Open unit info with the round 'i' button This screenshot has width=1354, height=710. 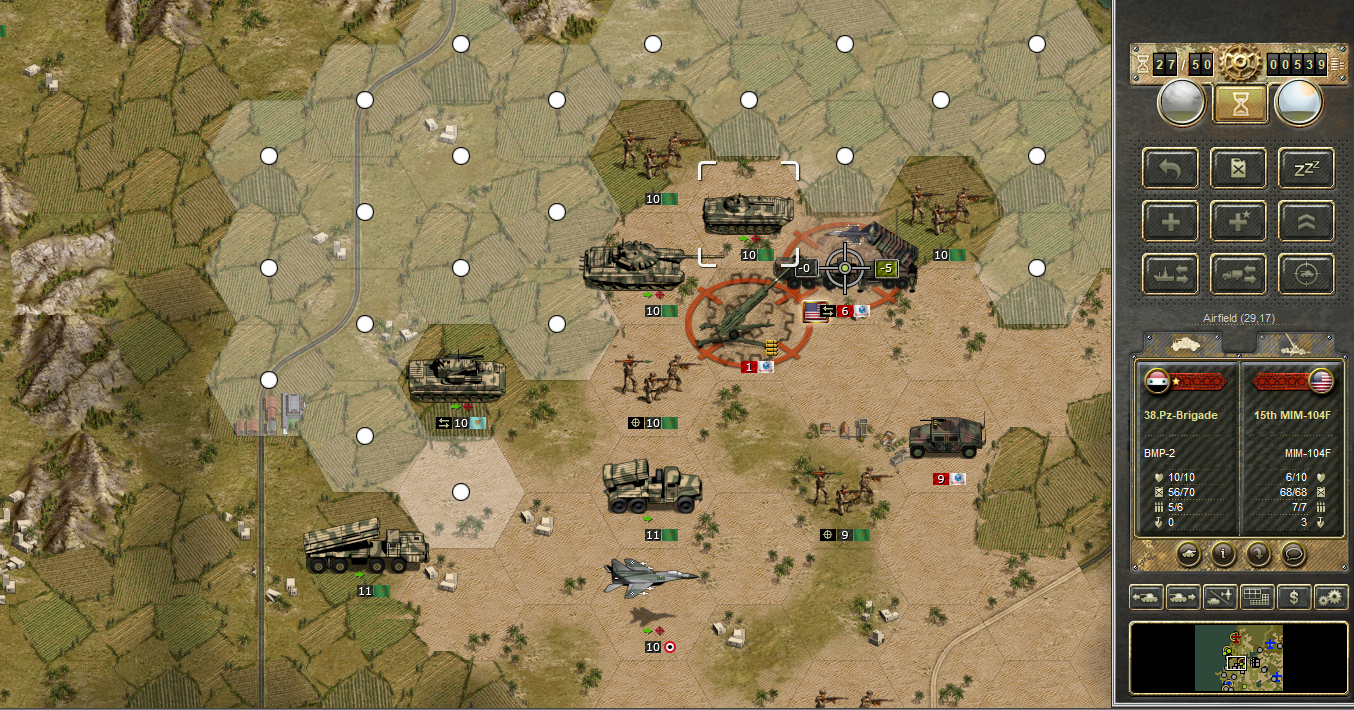[x=1220, y=552]
